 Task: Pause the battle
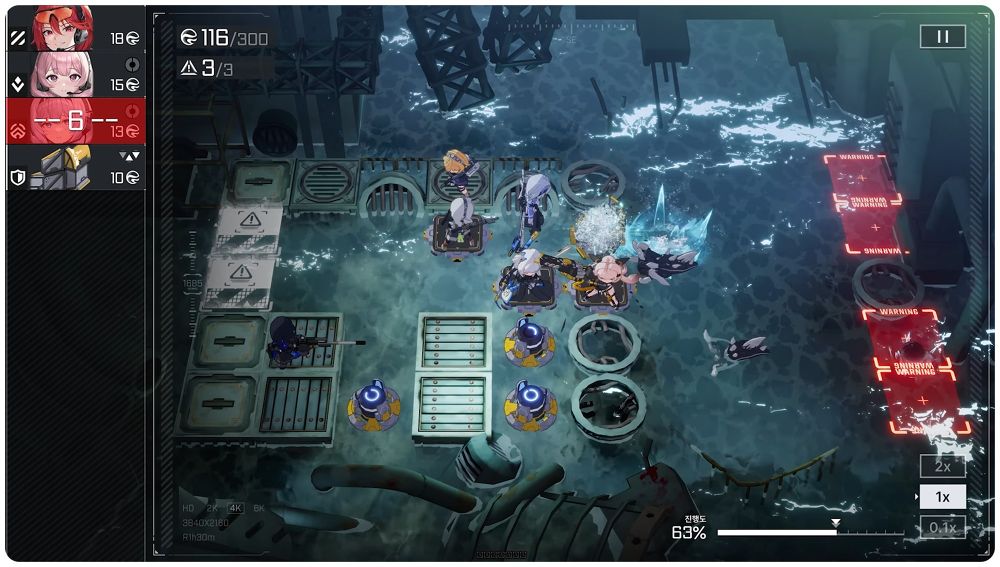click(x=942, y=37)
